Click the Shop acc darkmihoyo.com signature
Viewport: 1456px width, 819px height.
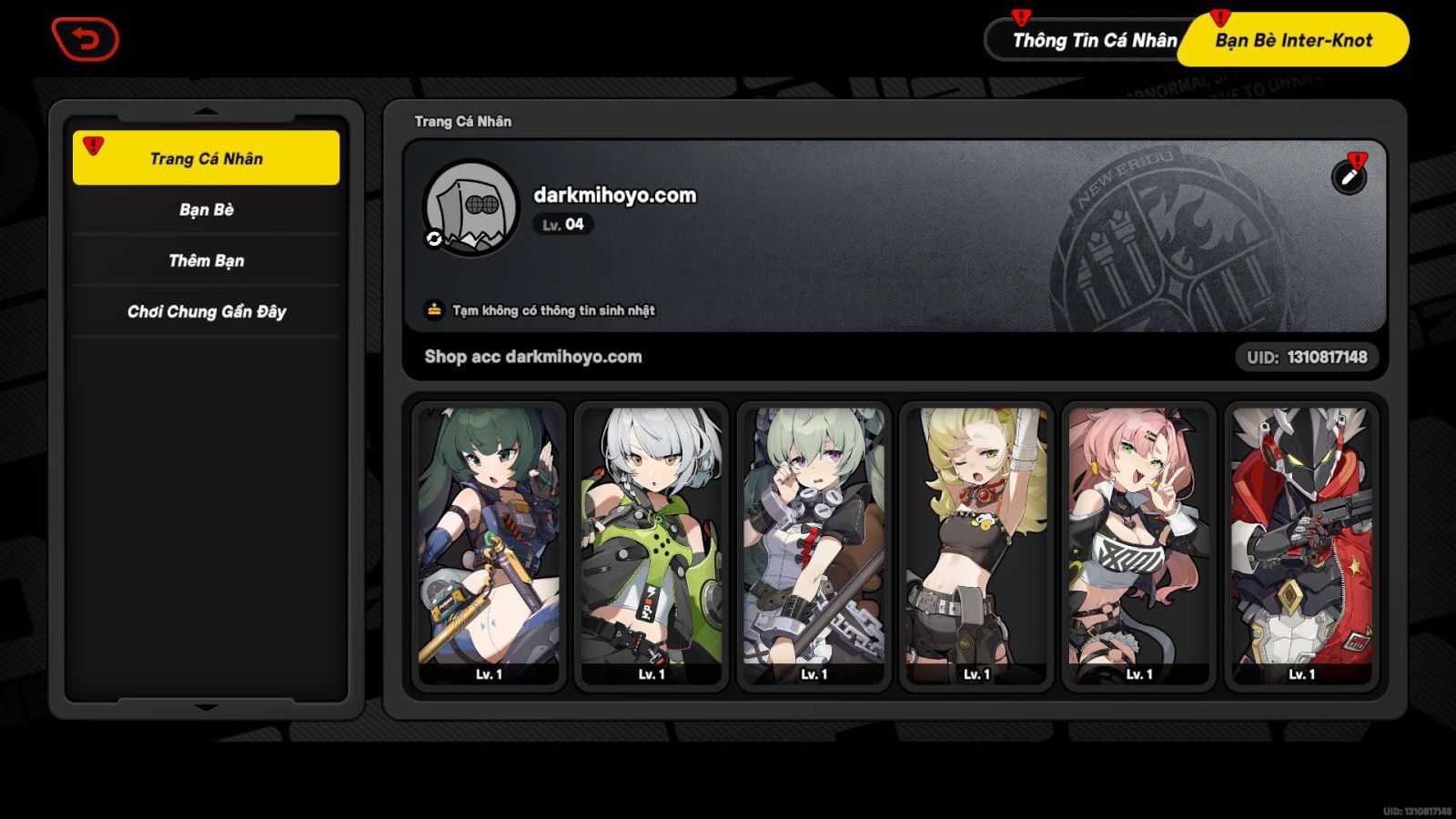coord(532,357)
